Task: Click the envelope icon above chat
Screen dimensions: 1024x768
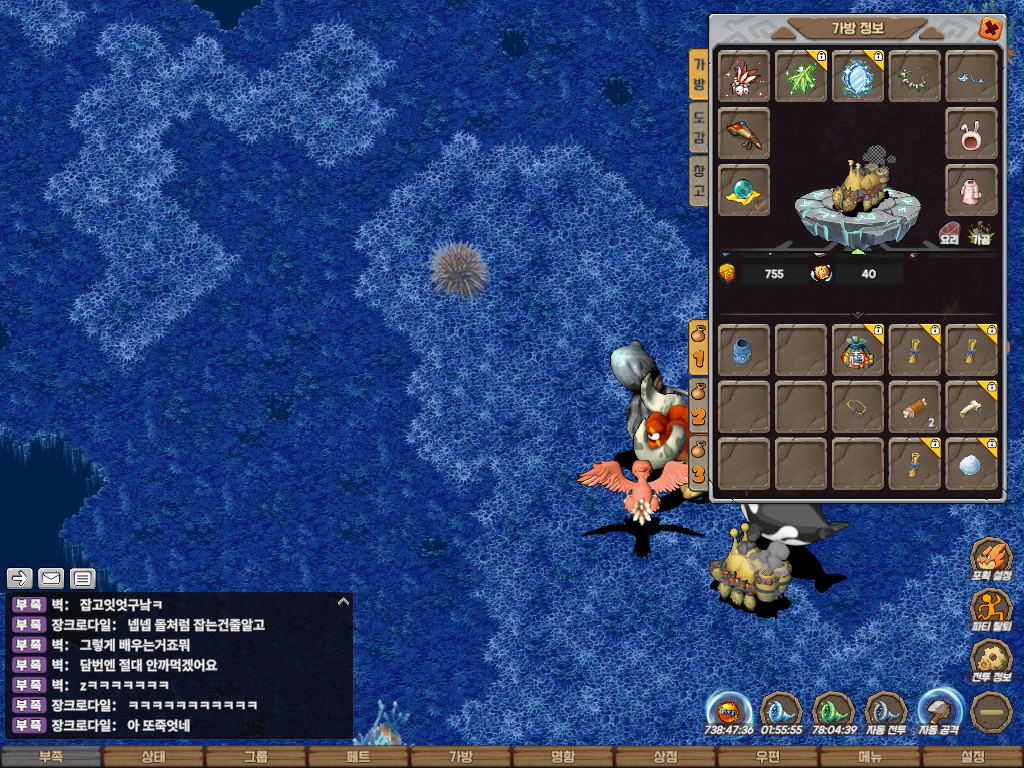Action: 51,578
